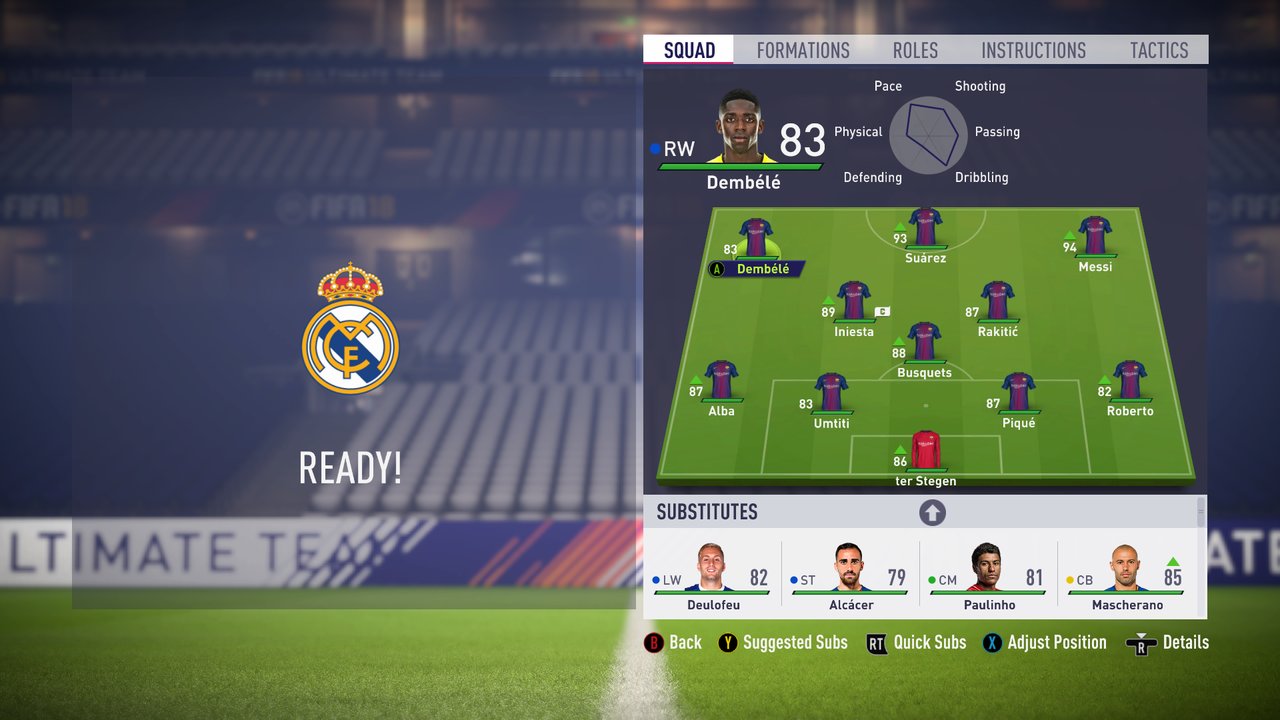Viewport: 1280px width, 720px height.
Task: Switch to the Formations tab
Action: click(803, 50)
